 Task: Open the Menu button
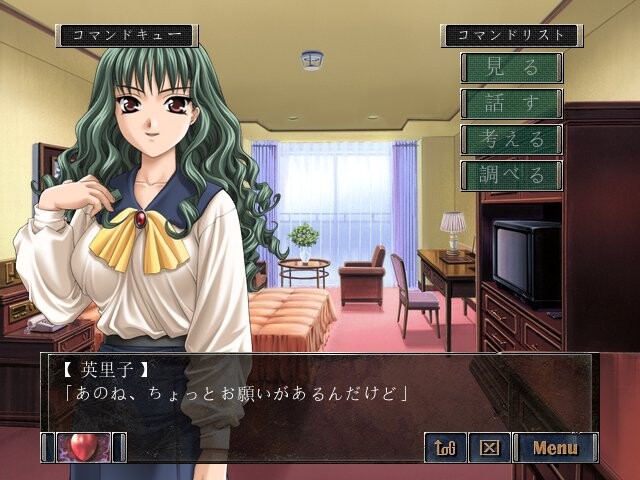tap(555, 447)
